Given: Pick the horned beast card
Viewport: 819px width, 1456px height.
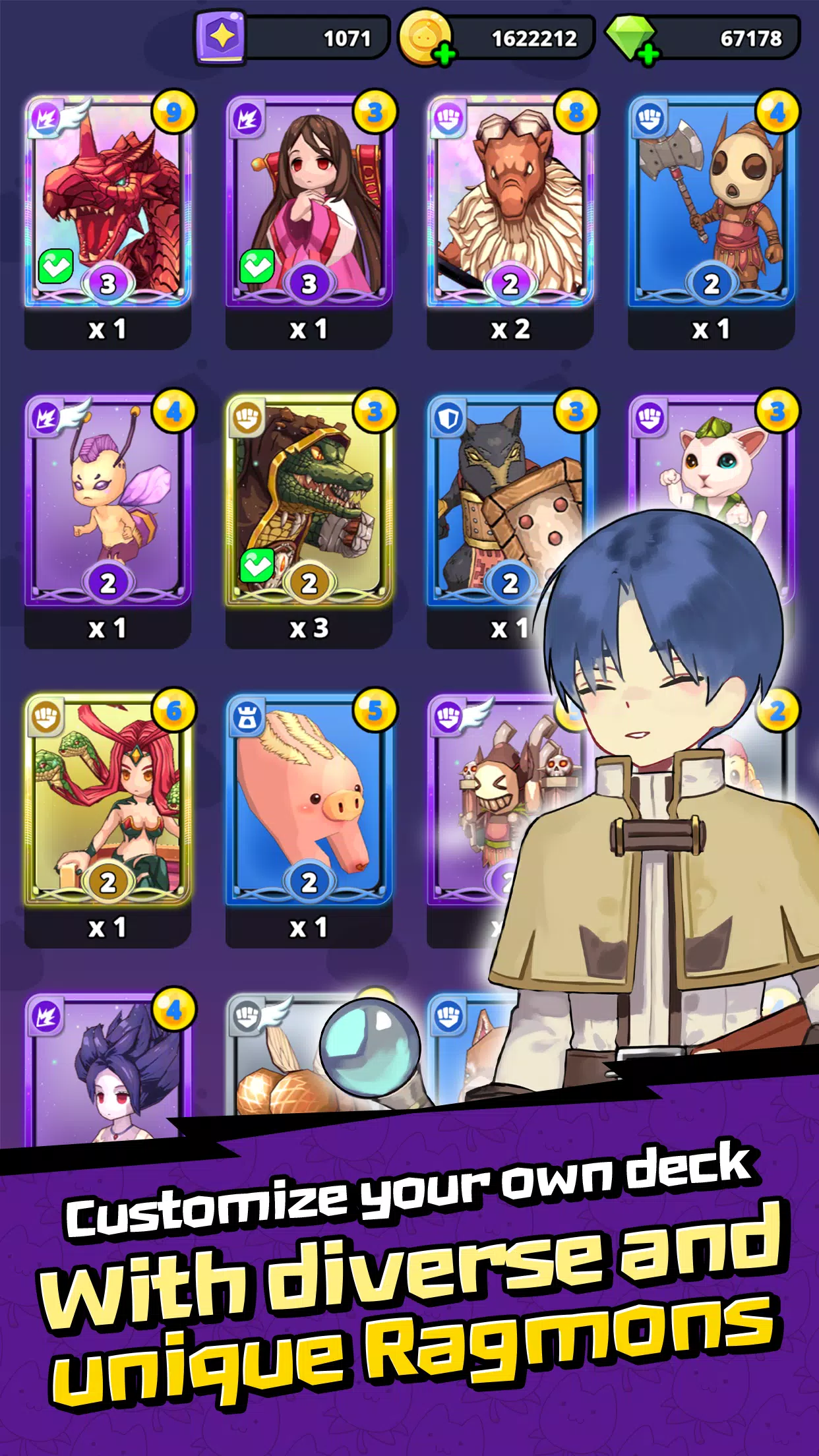Looking at the screenshot, I should 510,201.
